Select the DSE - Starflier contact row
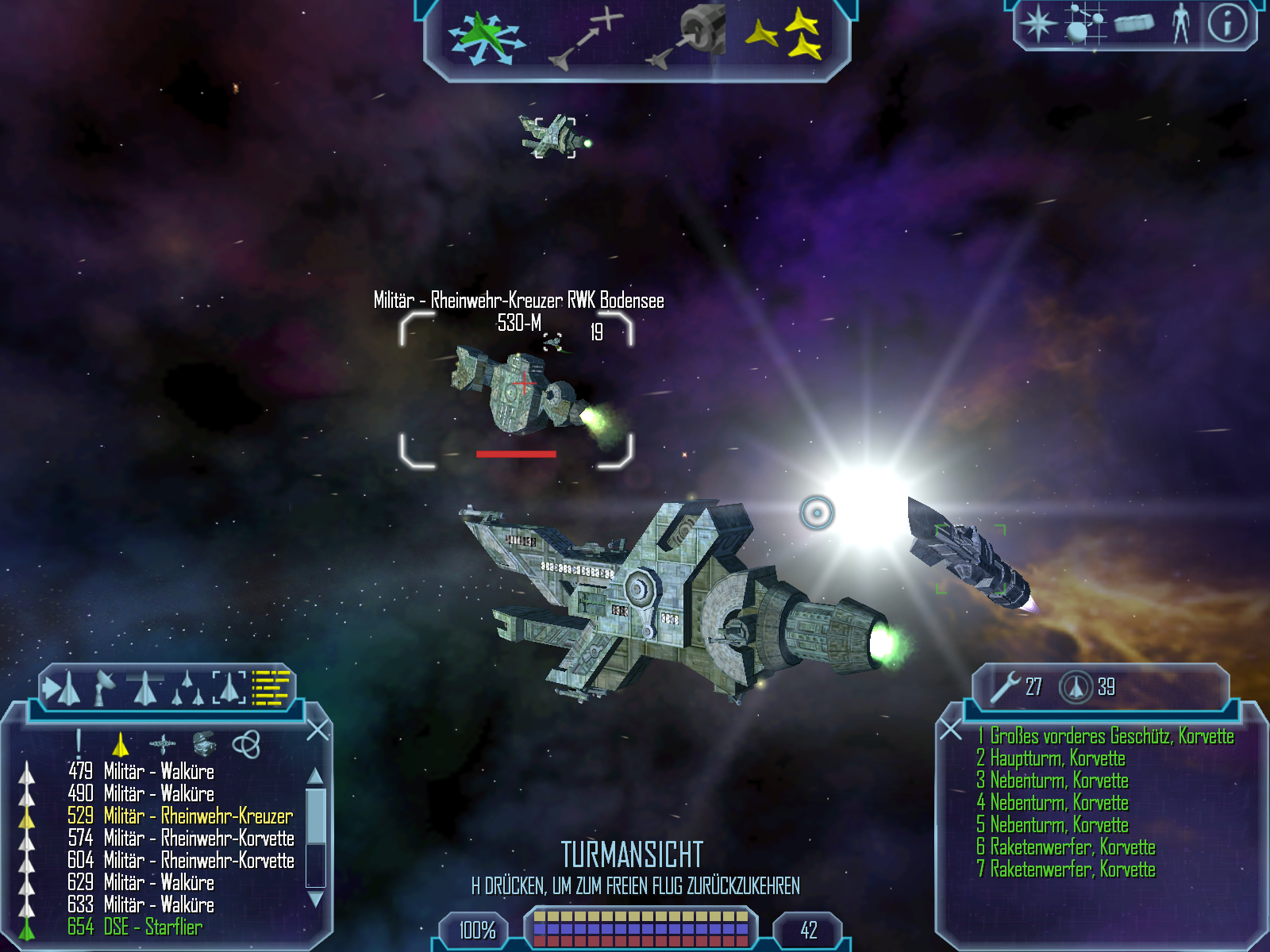1270x952 pixels. click(x=135, y=927)
